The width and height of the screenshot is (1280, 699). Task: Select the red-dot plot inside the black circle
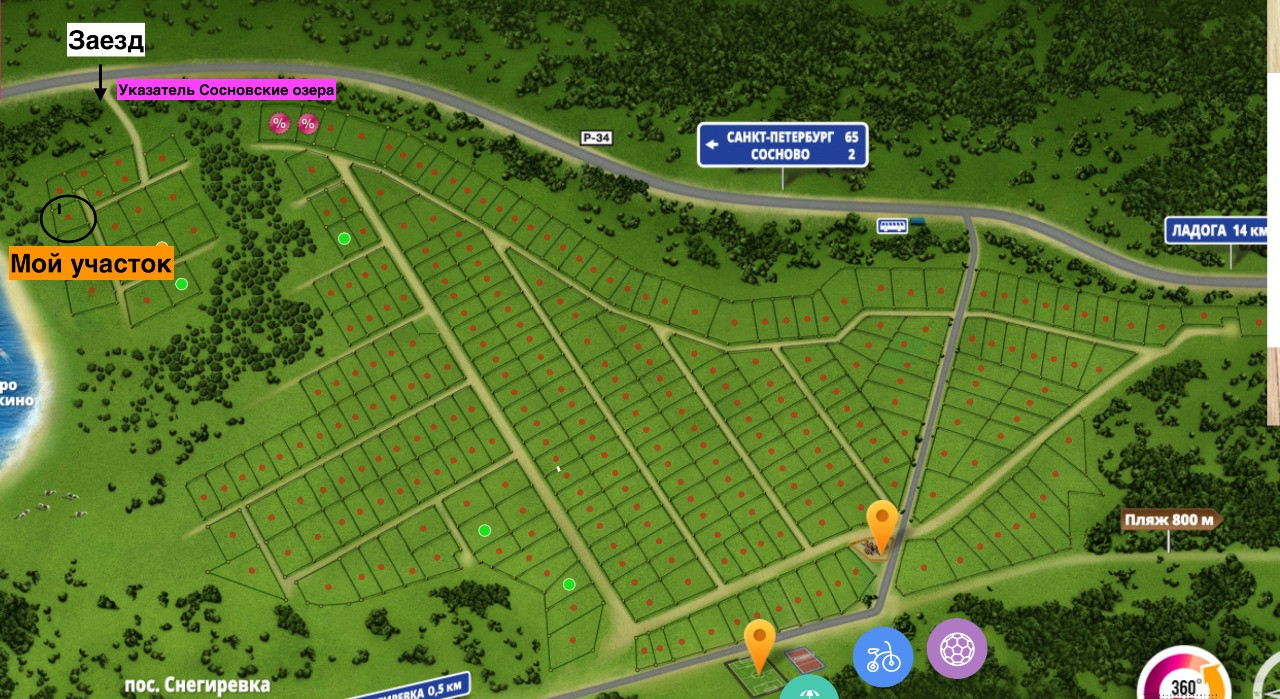pos(67,217)
